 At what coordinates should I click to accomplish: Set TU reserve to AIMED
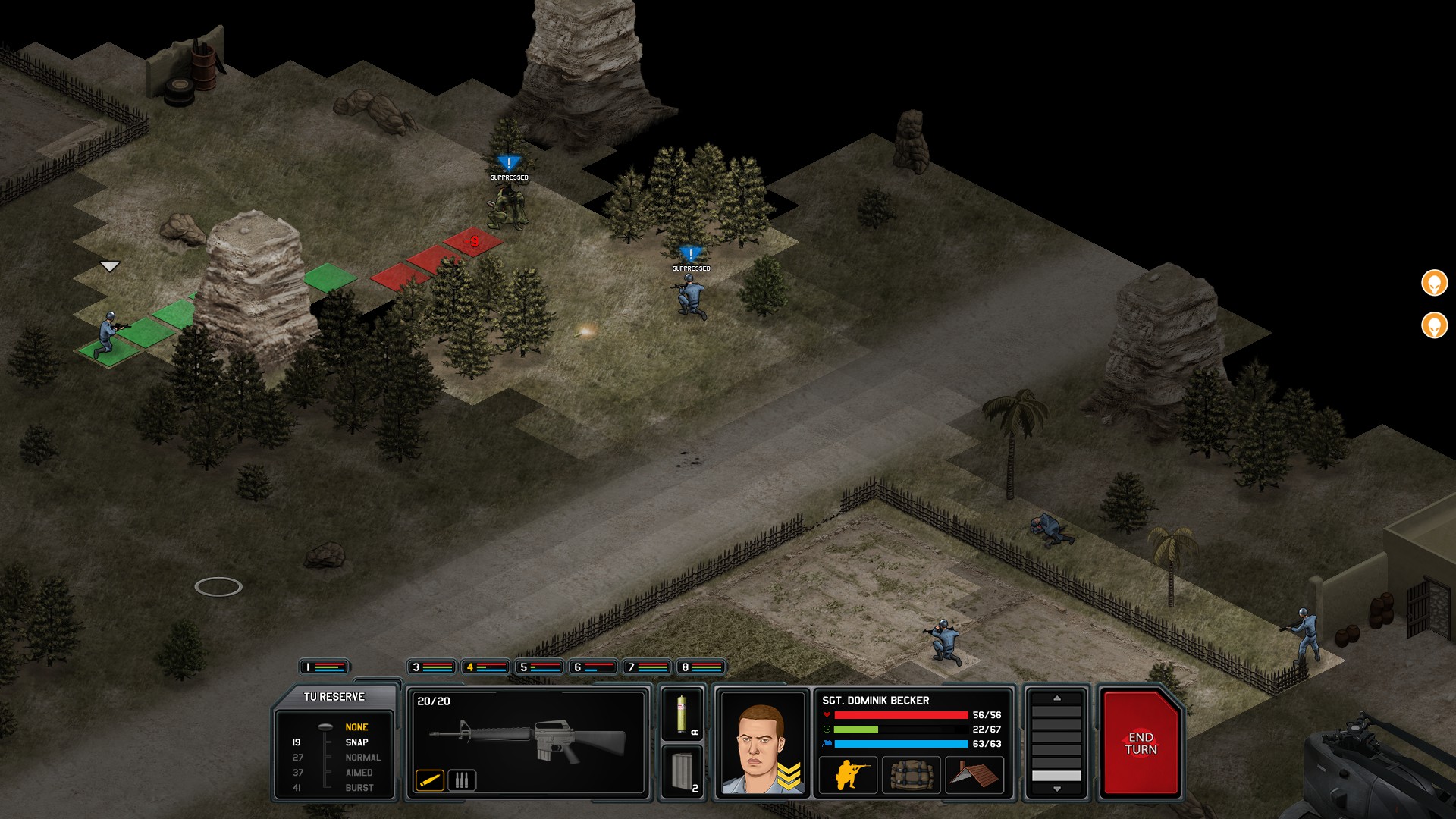[362, 773]
